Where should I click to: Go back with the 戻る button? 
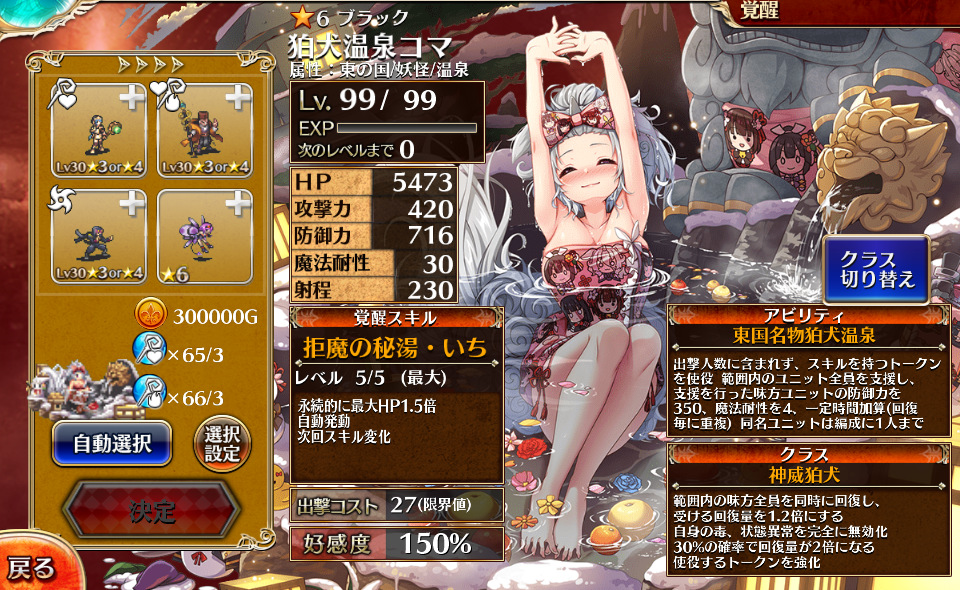click(32, 568)
